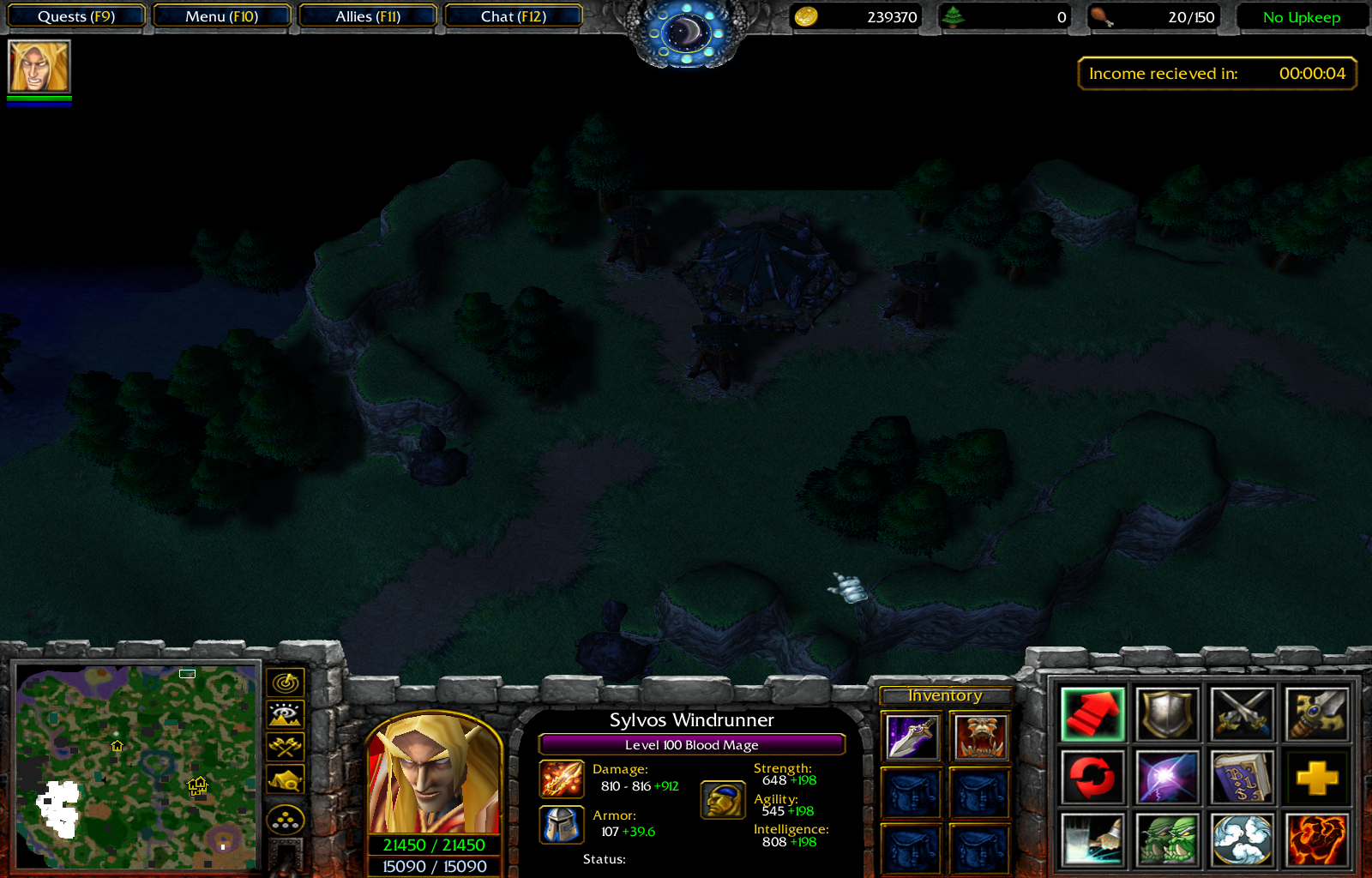Open the game Menu (F10)

pos(221,15)
